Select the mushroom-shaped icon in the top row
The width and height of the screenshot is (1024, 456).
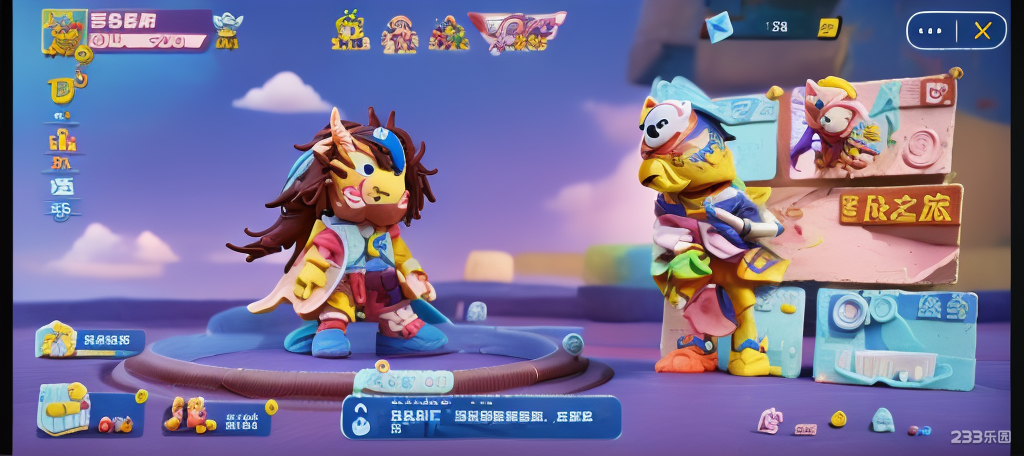point(400,33)
